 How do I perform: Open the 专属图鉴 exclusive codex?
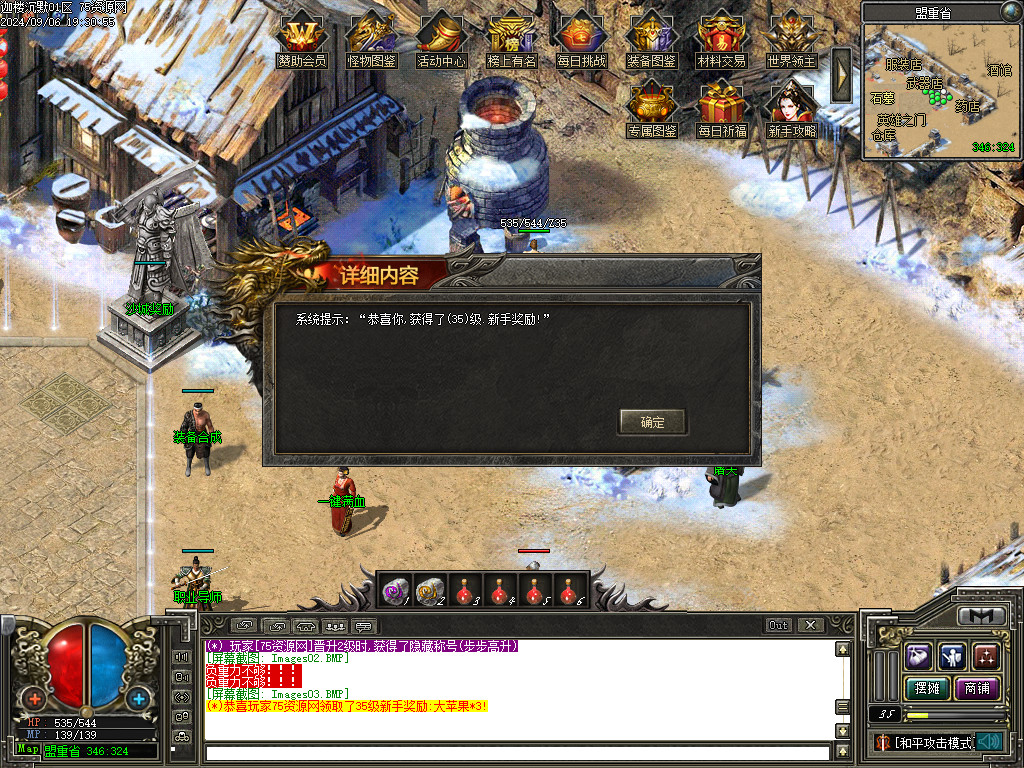point(652,109)
